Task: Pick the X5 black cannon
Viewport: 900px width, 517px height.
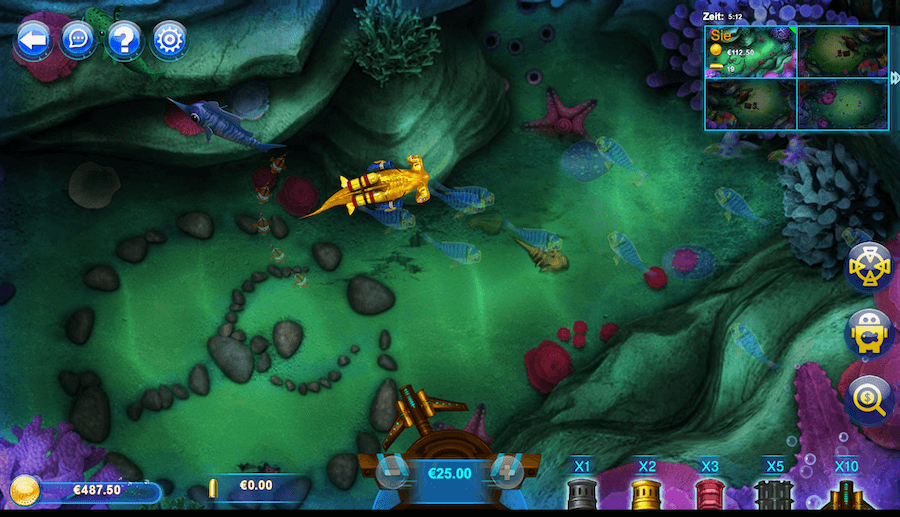Action: click(x=774, y=492)
